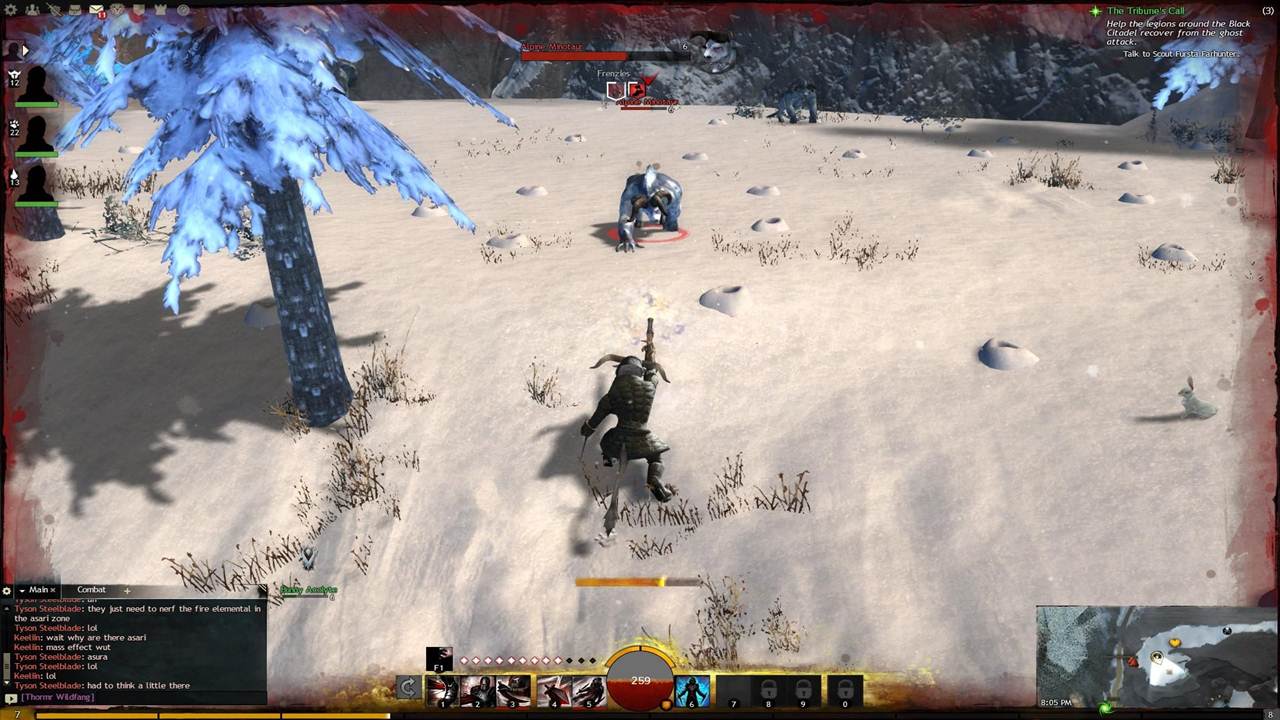The image size is (1280, 720).
Task: Open the guild panel icon
Action: tap(140, 10)
